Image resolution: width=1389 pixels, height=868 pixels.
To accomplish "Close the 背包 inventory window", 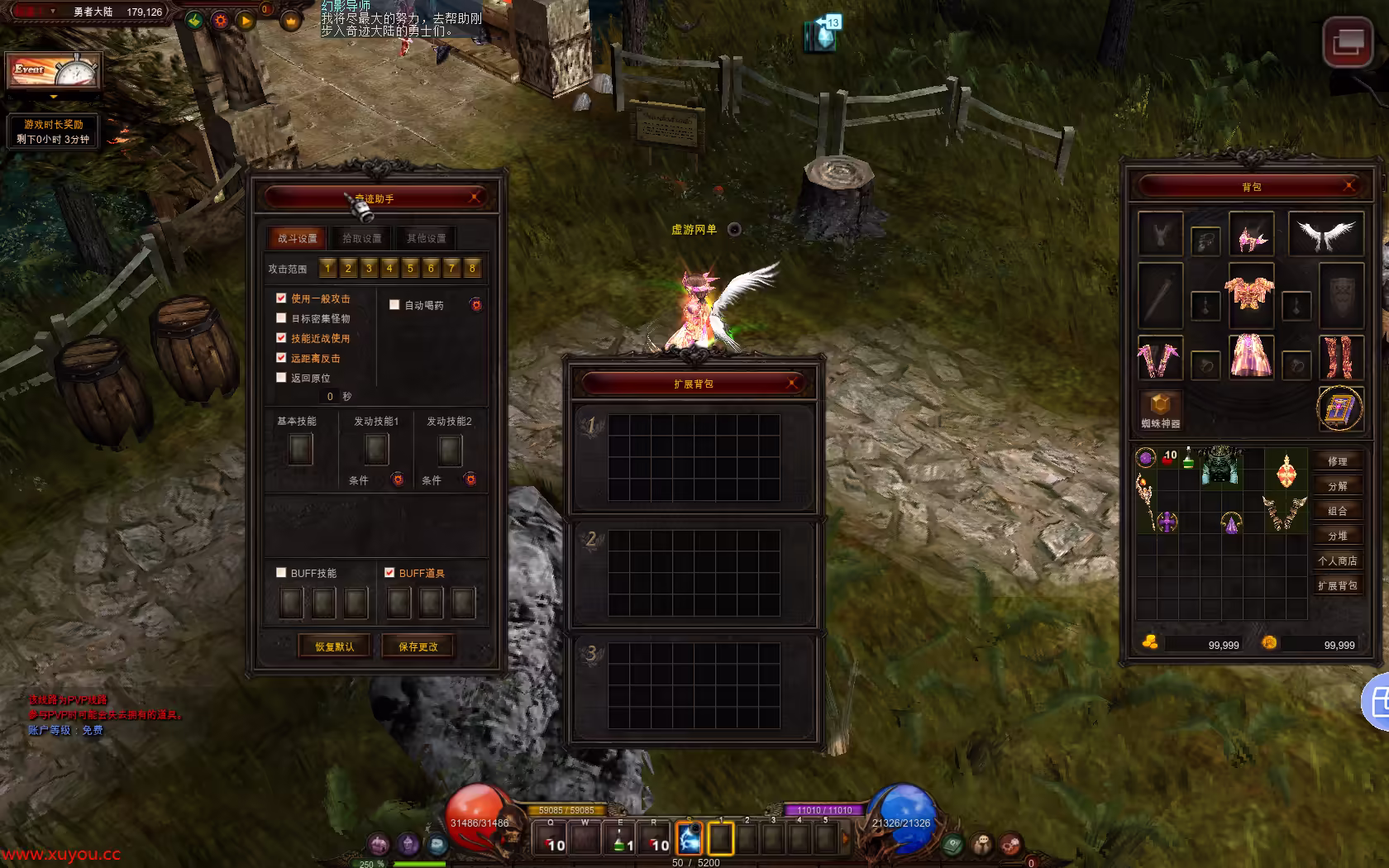I will [x=1348, y=186].
